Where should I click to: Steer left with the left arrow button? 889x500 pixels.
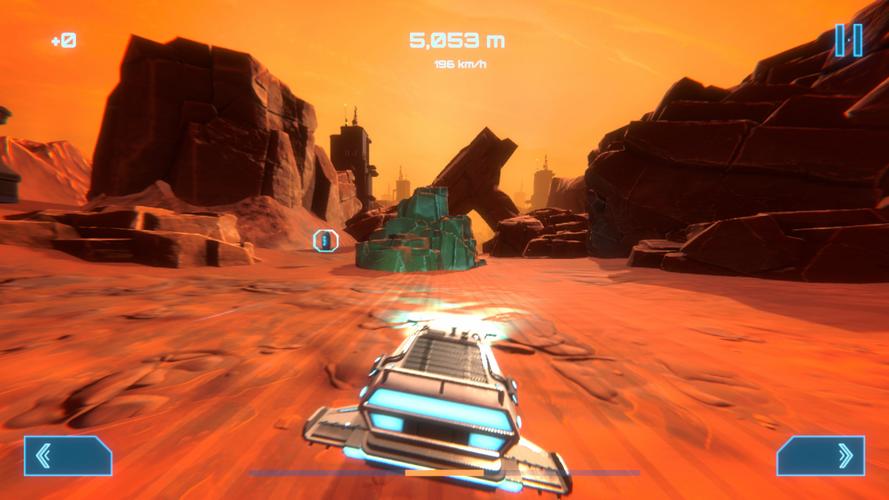pyautogui.click(x=68, y=456)
